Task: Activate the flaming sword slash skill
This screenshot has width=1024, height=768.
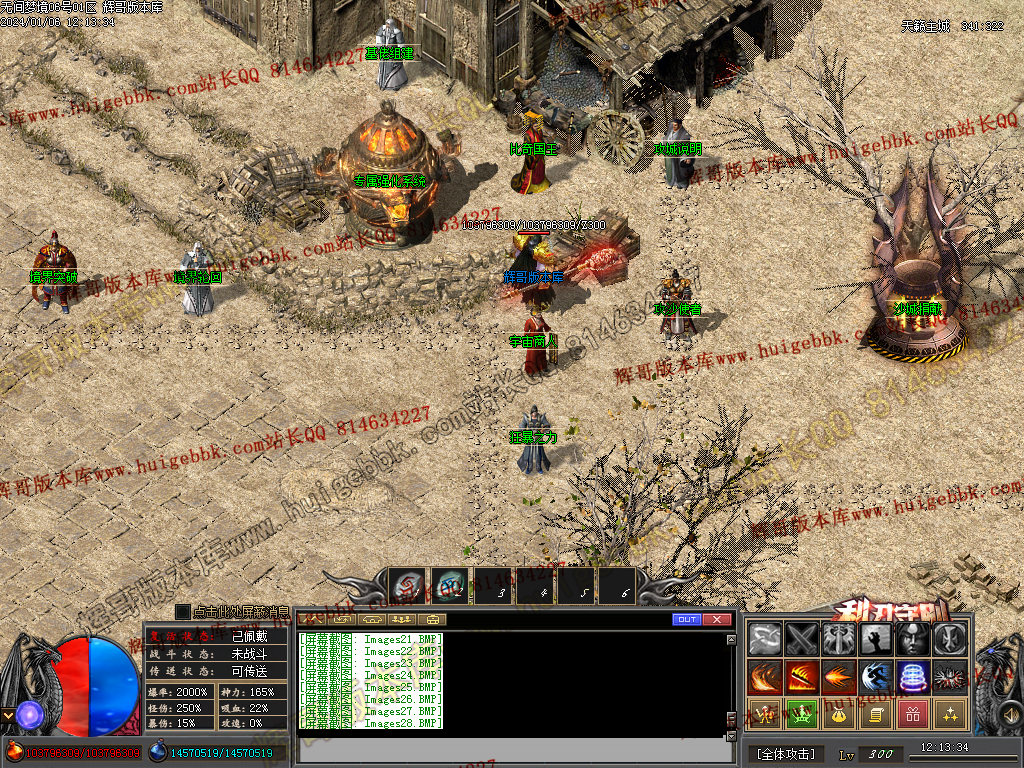Action: point(801,677)
